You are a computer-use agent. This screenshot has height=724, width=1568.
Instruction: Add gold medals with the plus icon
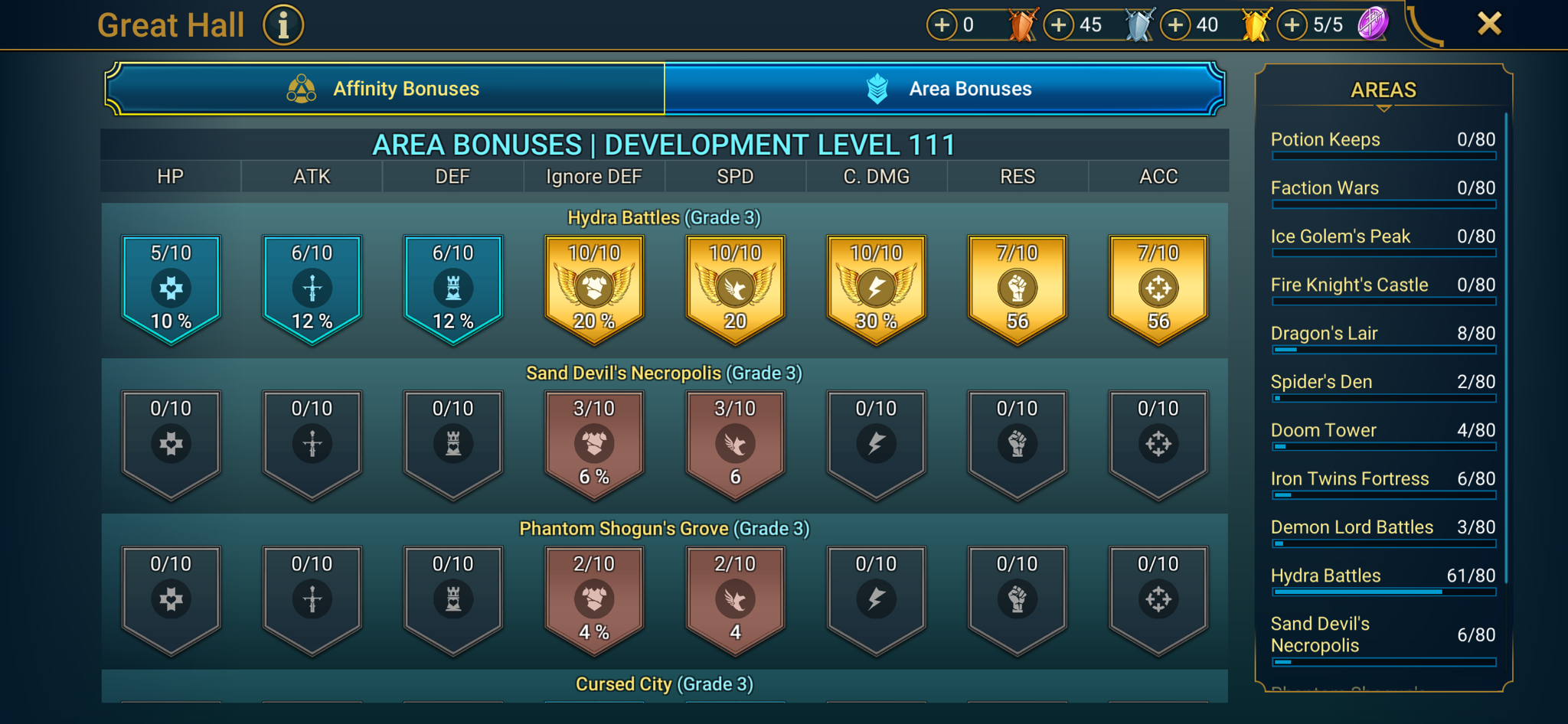tap(1177, 24)
